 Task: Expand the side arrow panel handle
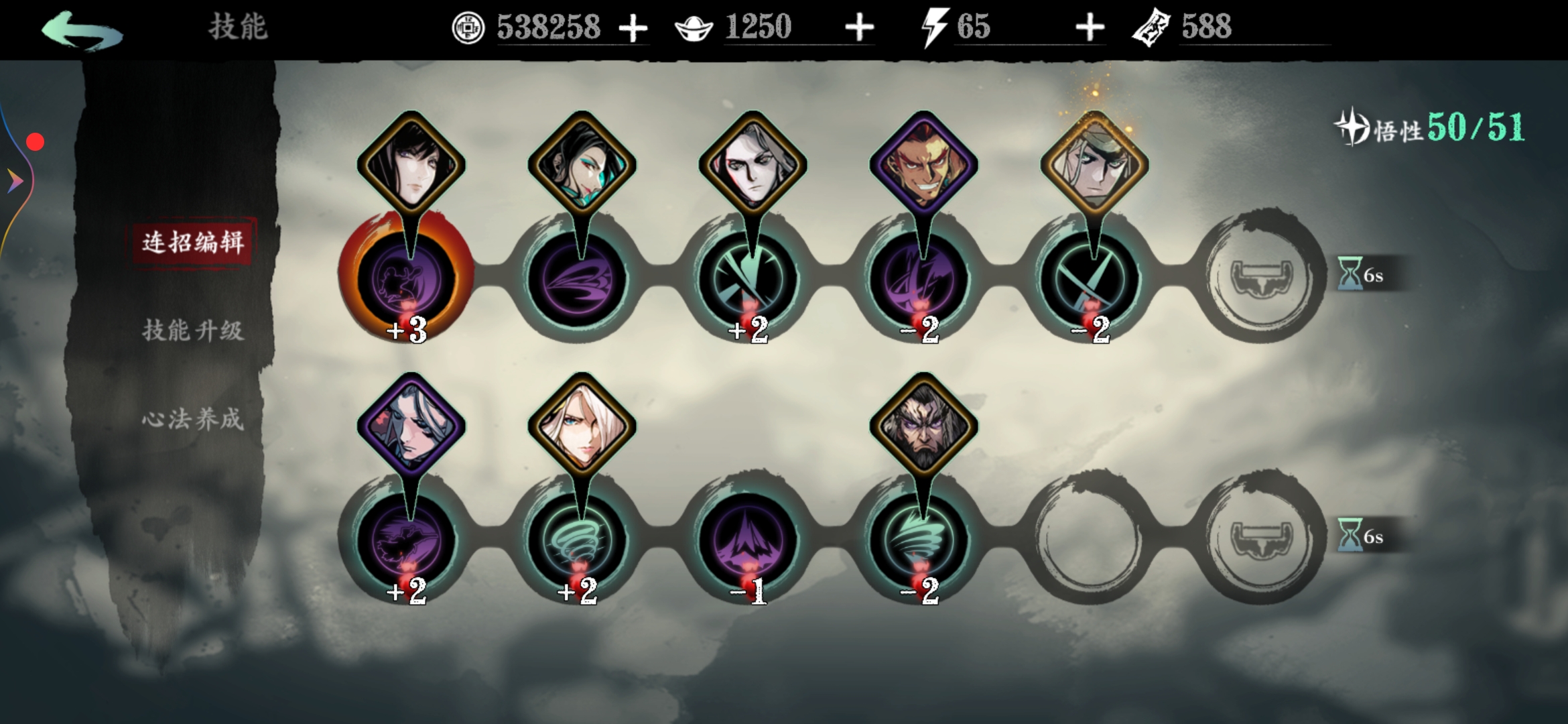click(x=15, y=180)
